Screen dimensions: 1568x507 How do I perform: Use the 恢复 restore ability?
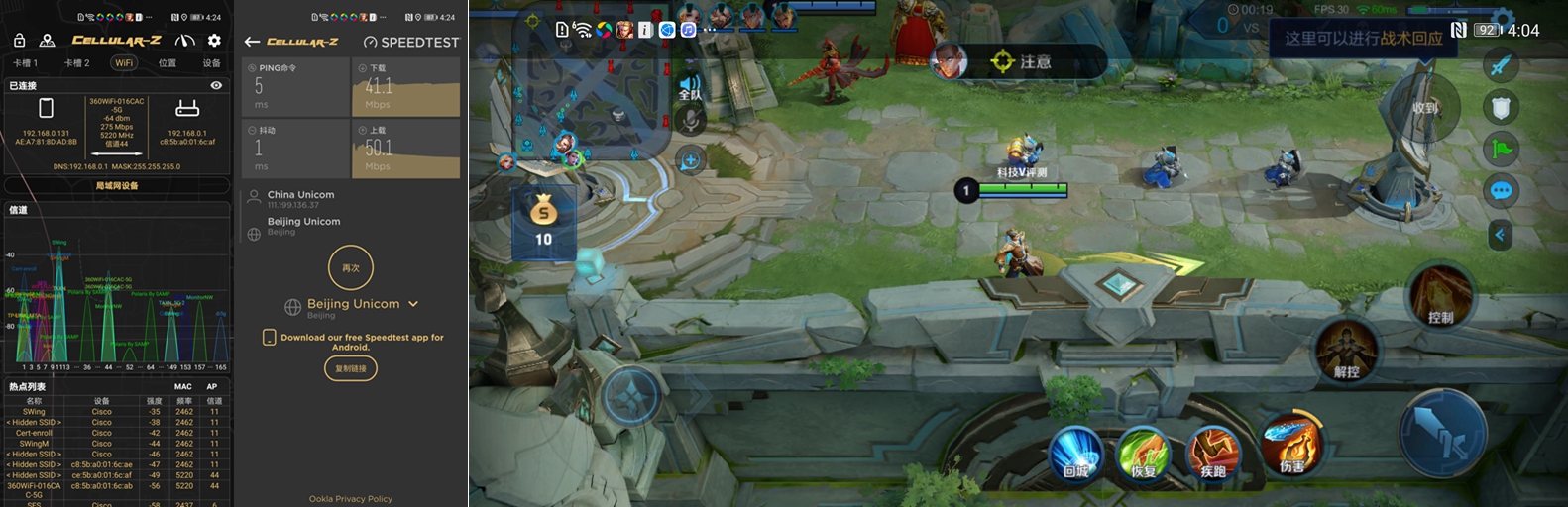pyautogui.click(x=1144, y=455)
